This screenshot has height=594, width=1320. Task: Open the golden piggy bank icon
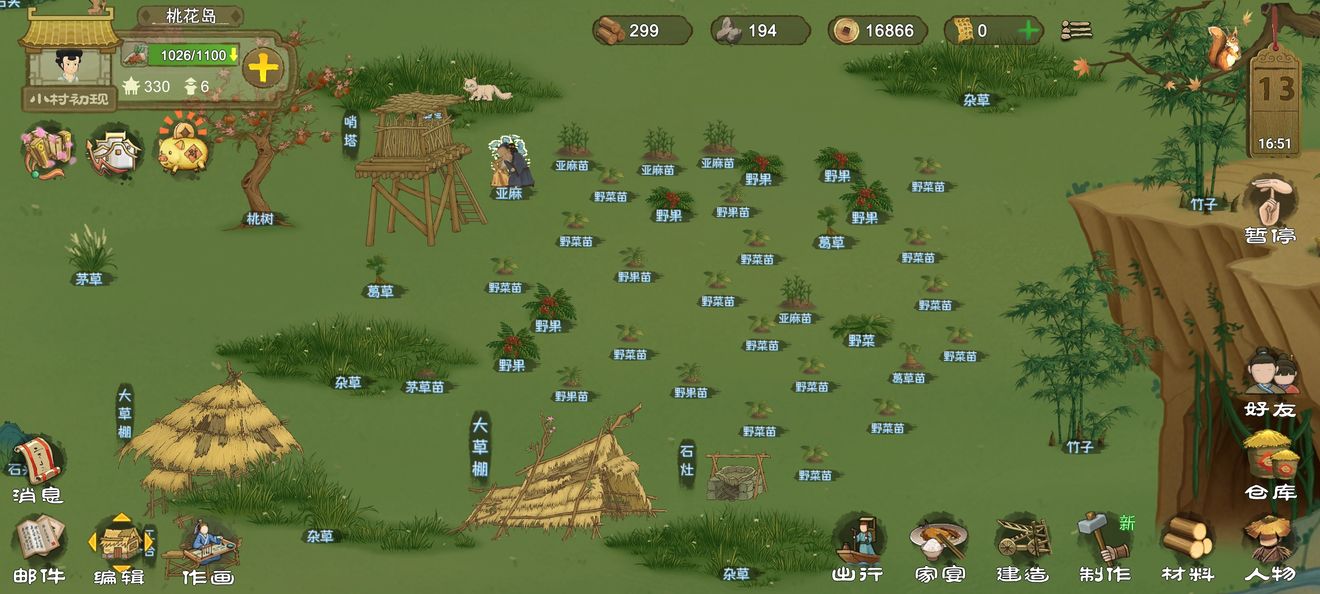click(183, 150)
